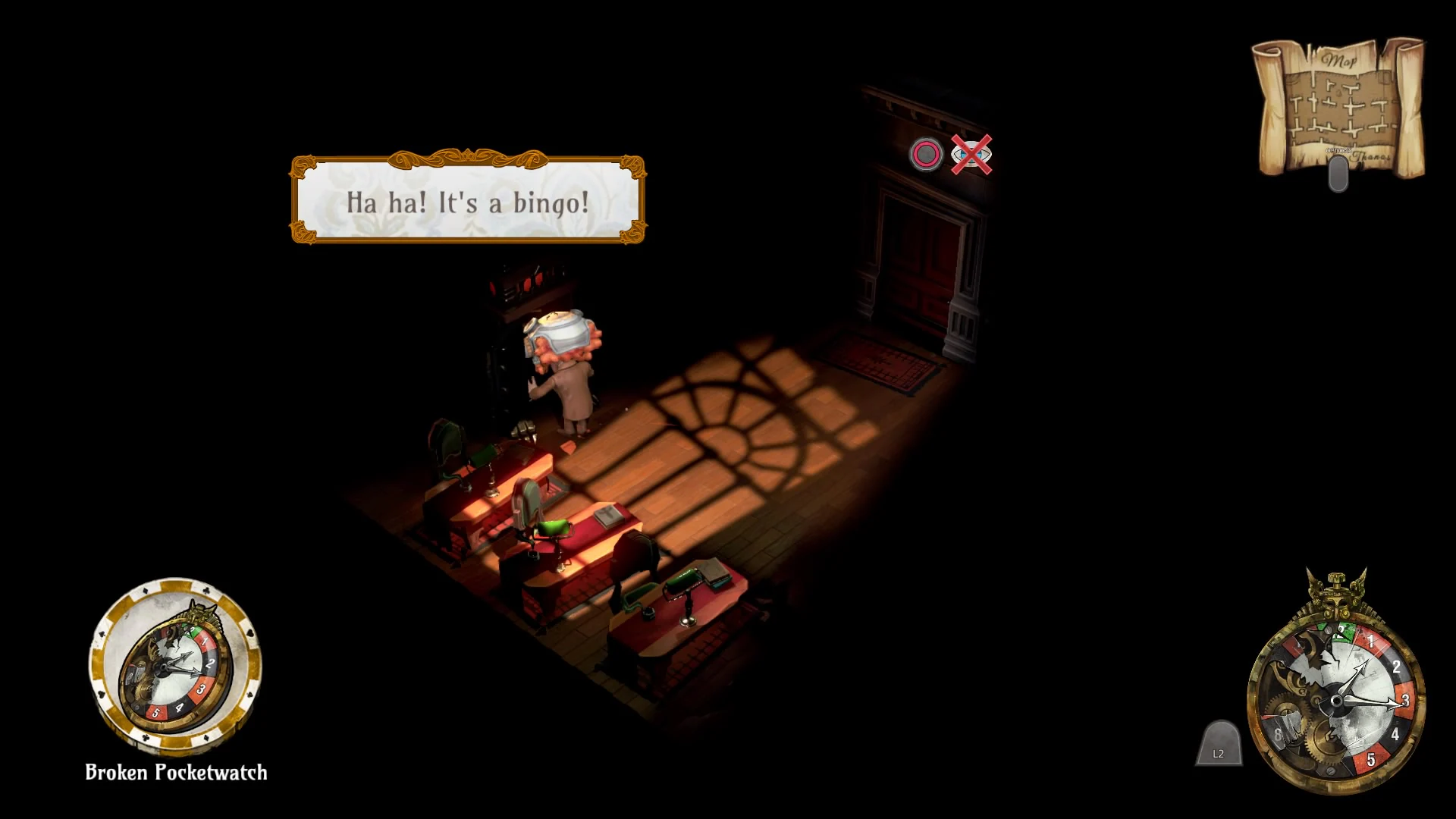Screen dimensions: 1456x819
Task: Click the Broken Pocketwatch text label
Action: (x=174, y=773)
